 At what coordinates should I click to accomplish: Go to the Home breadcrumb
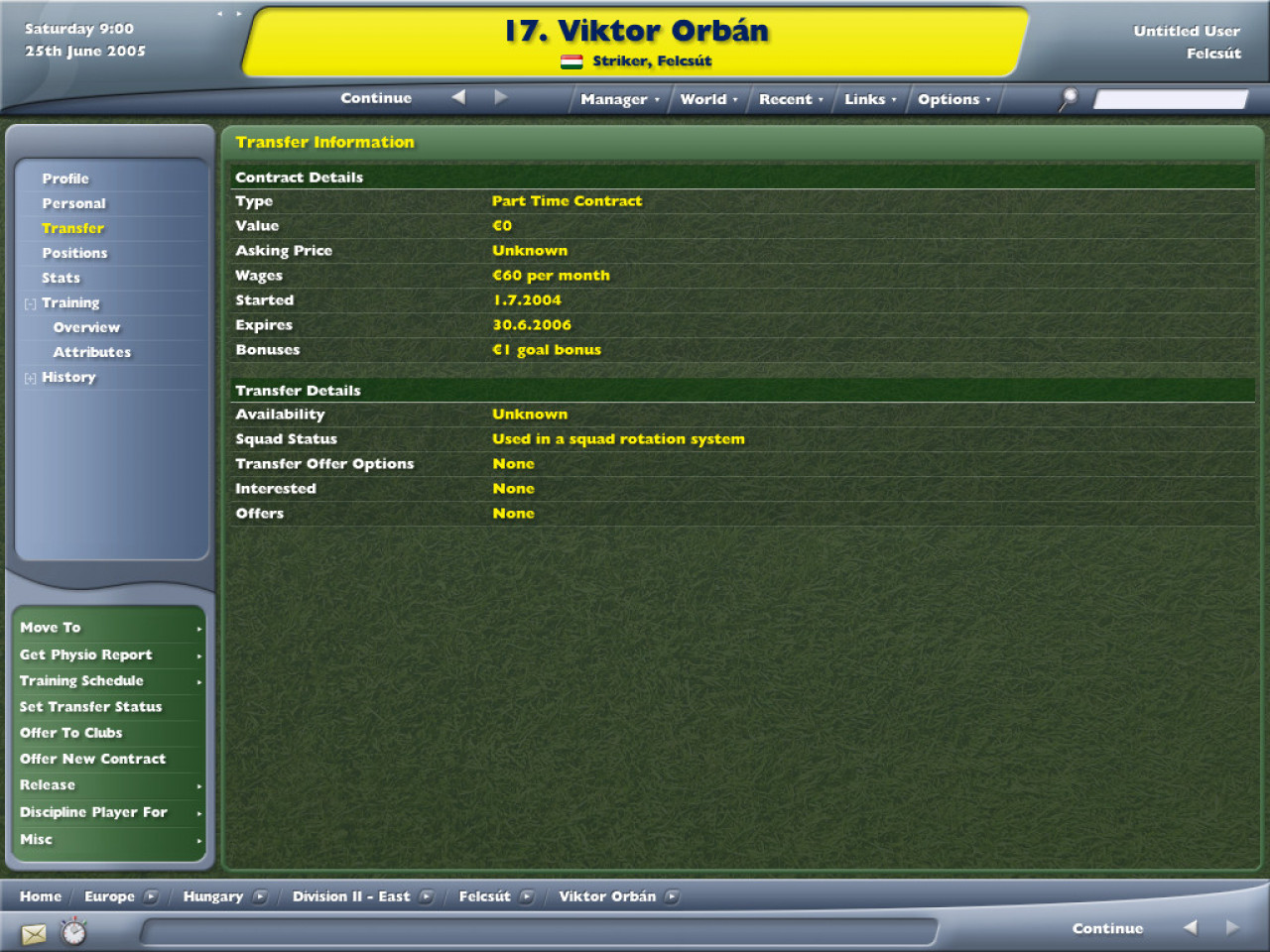41,896
